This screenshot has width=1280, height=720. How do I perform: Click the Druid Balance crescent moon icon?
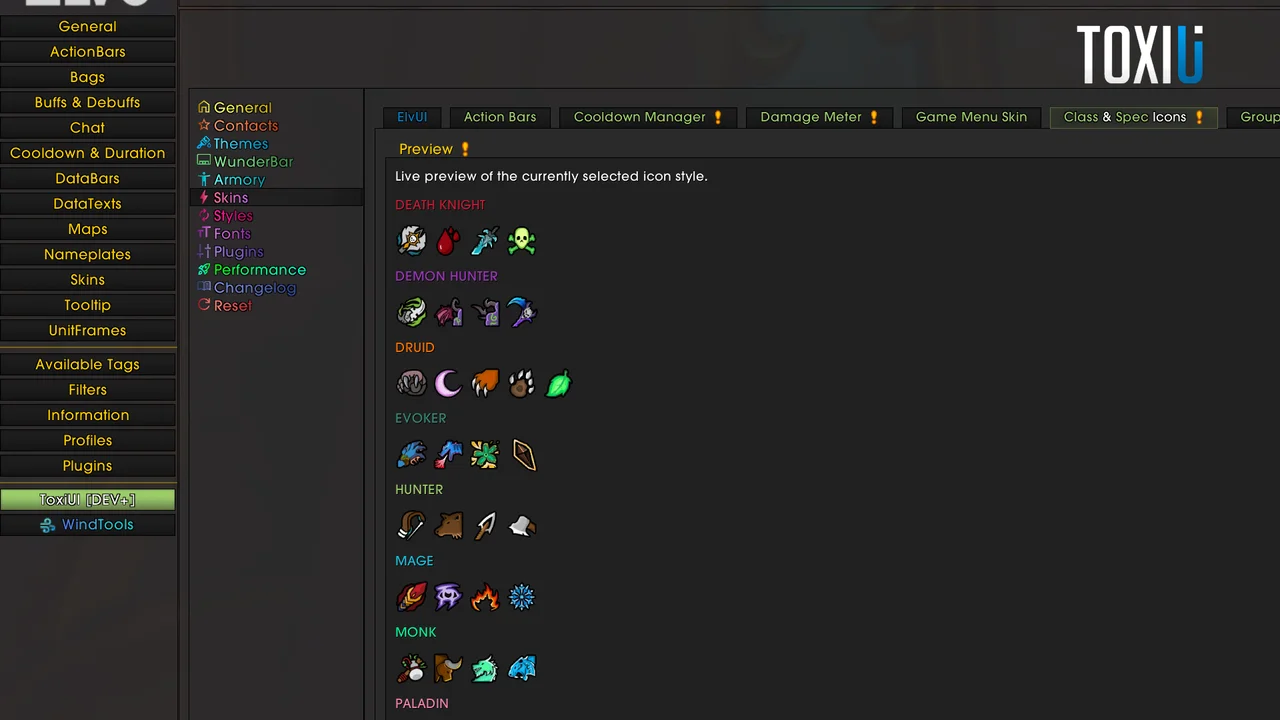pyautogui.click(x=448, y=383)
